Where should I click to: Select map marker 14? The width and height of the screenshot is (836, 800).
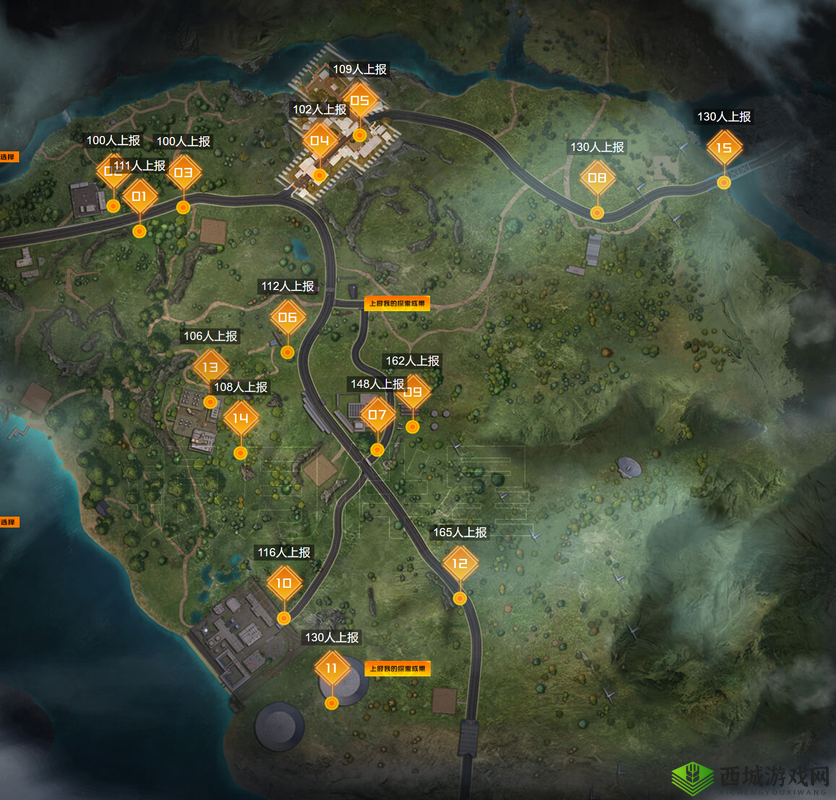pyautogui.click(x=240, y=418)
